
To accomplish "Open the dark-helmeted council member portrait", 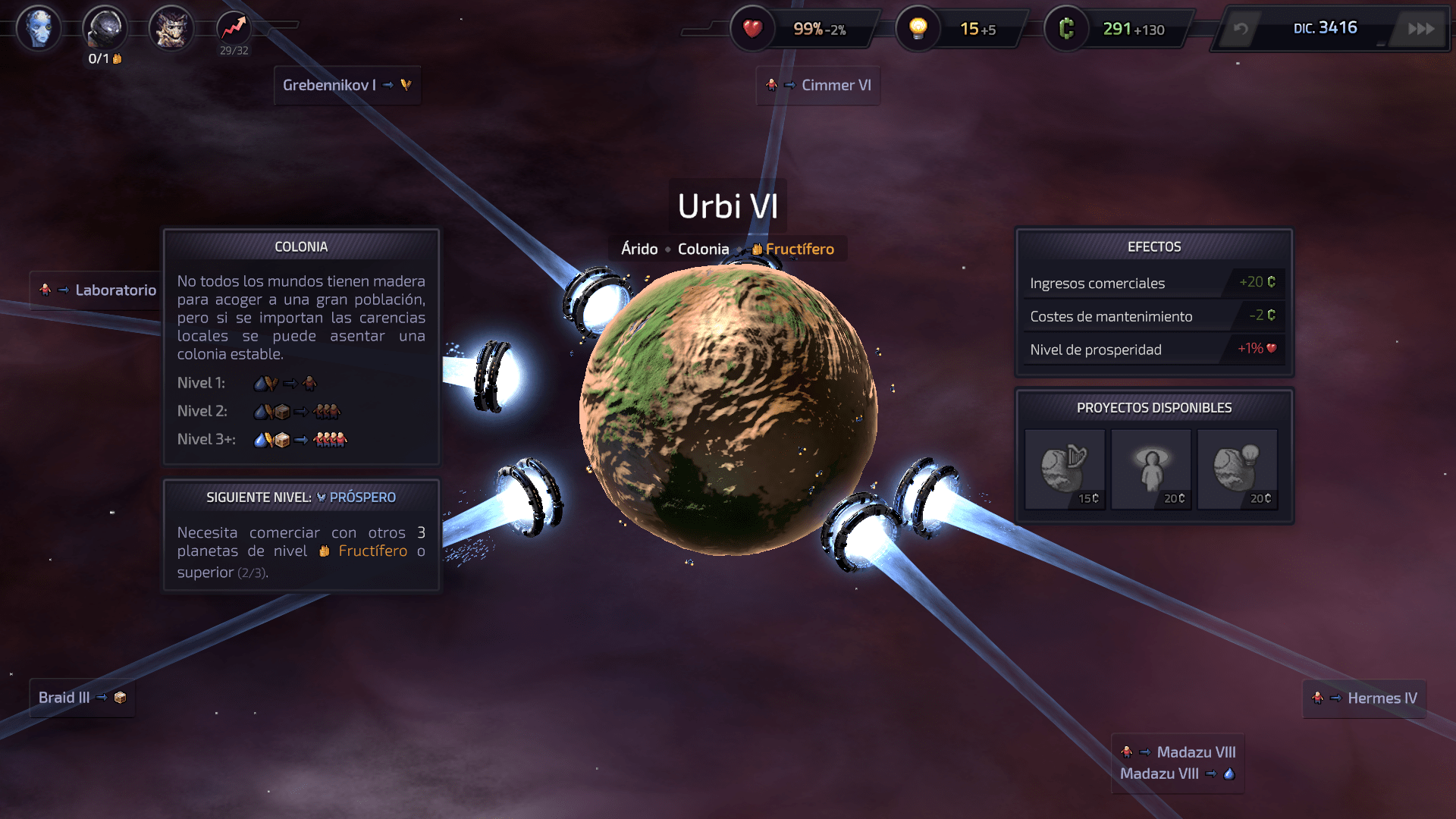I will pyautogui.click(x=105, y=28).
